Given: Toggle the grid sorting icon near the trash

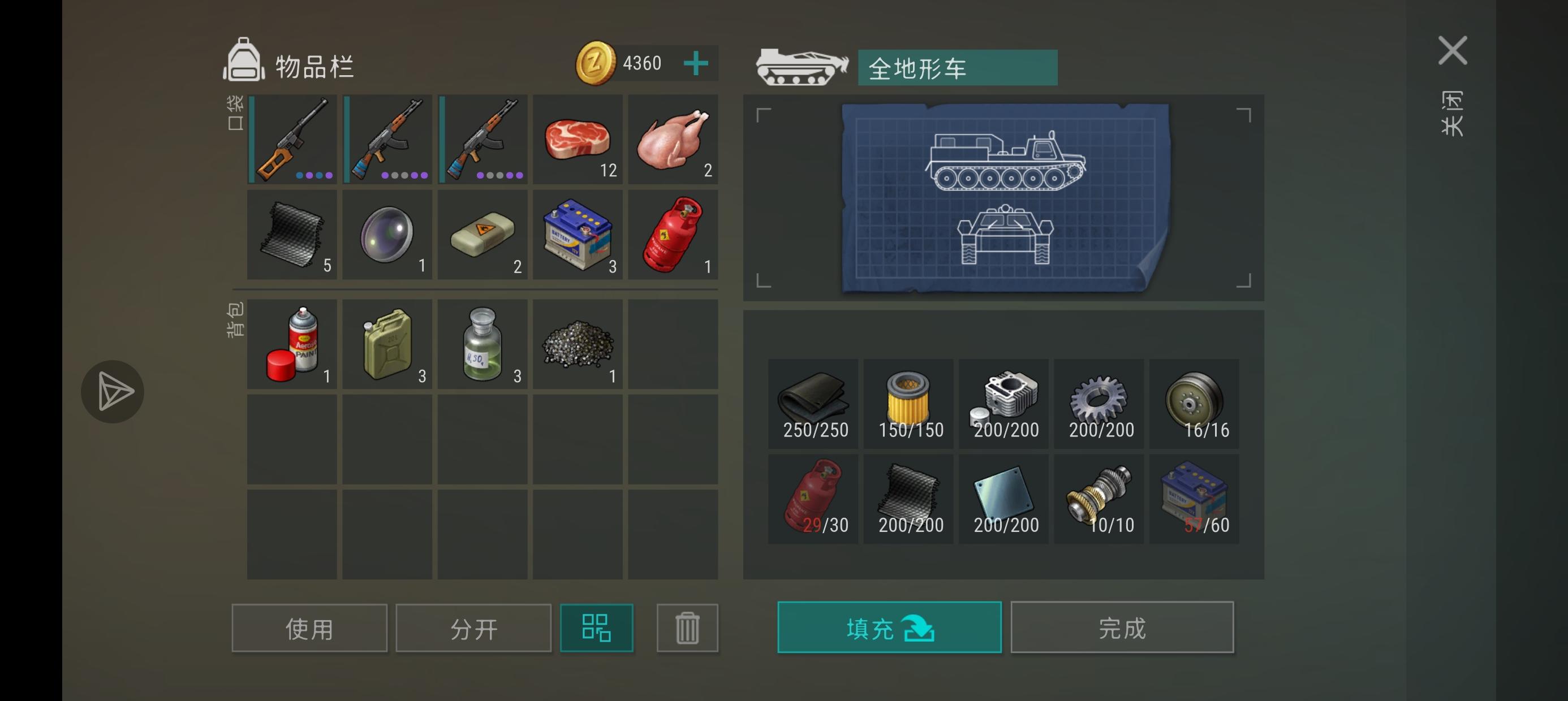Looking at the screenshot, I should click(x=597, y=628).
